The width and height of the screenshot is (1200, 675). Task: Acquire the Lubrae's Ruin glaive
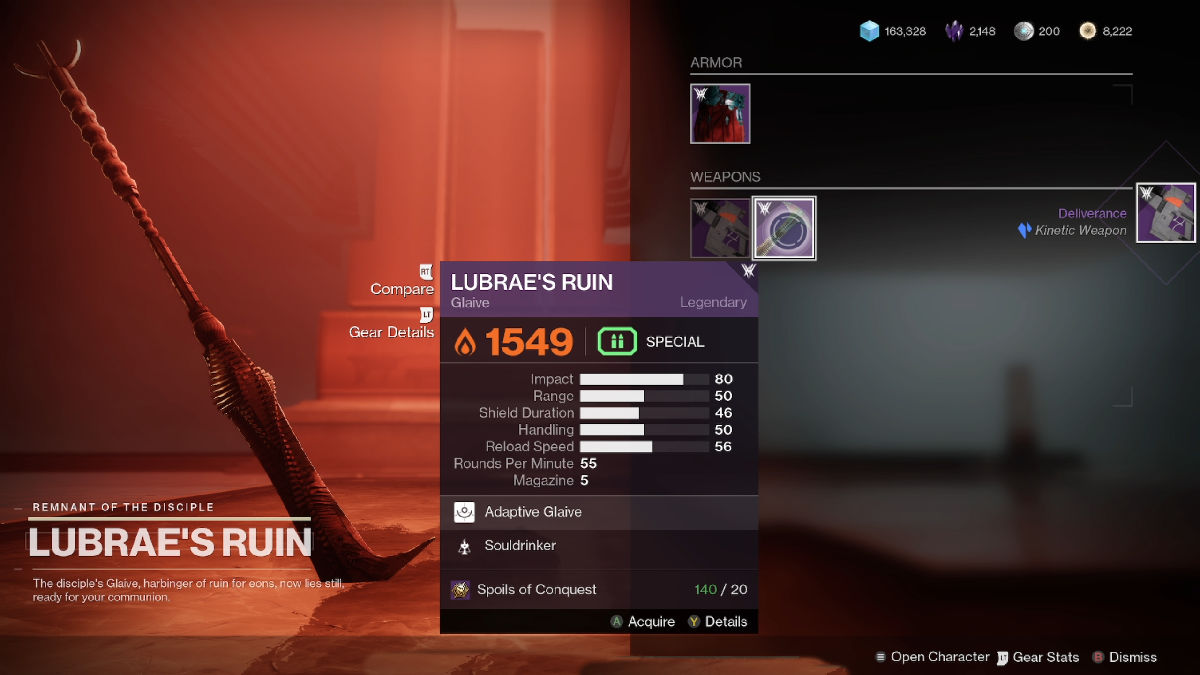(643, 622)
